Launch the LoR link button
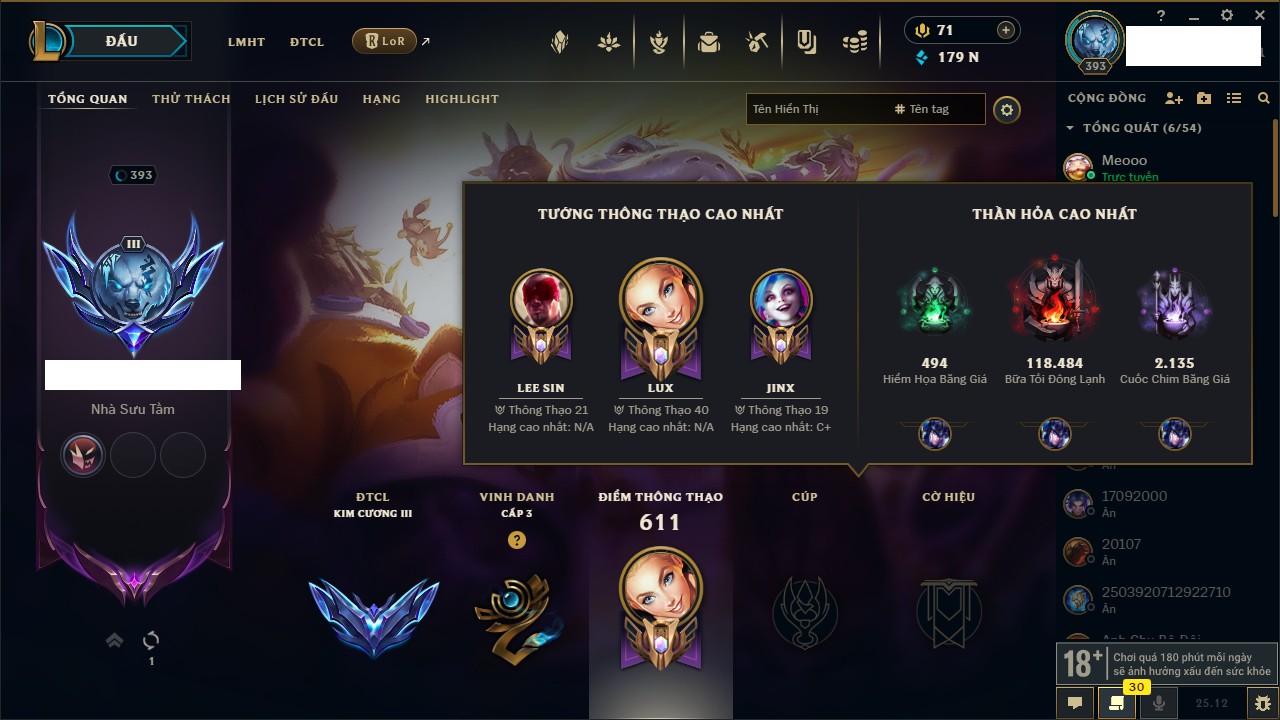This screenshot has height=720, width=1280. pos(384,41)
